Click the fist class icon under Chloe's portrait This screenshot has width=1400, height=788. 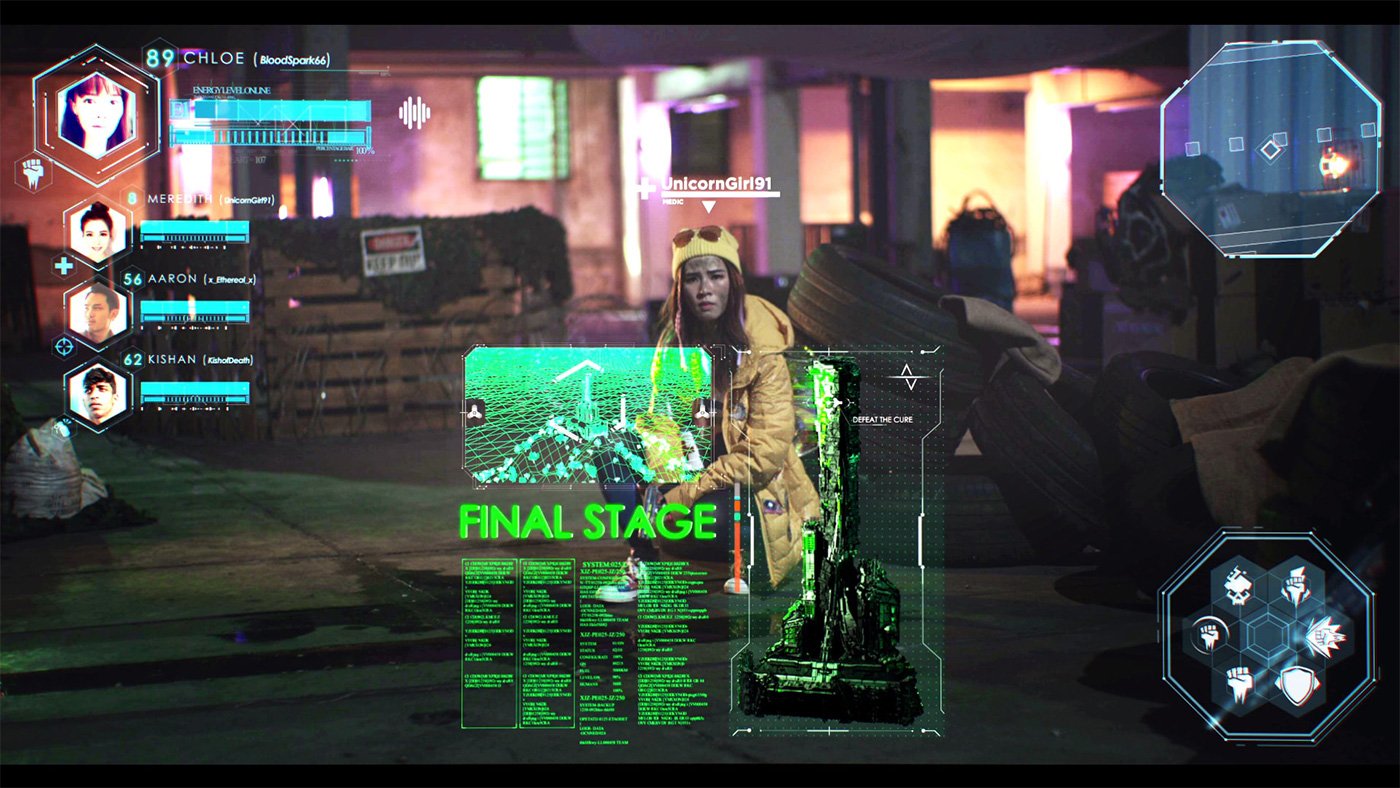[32, 173]
